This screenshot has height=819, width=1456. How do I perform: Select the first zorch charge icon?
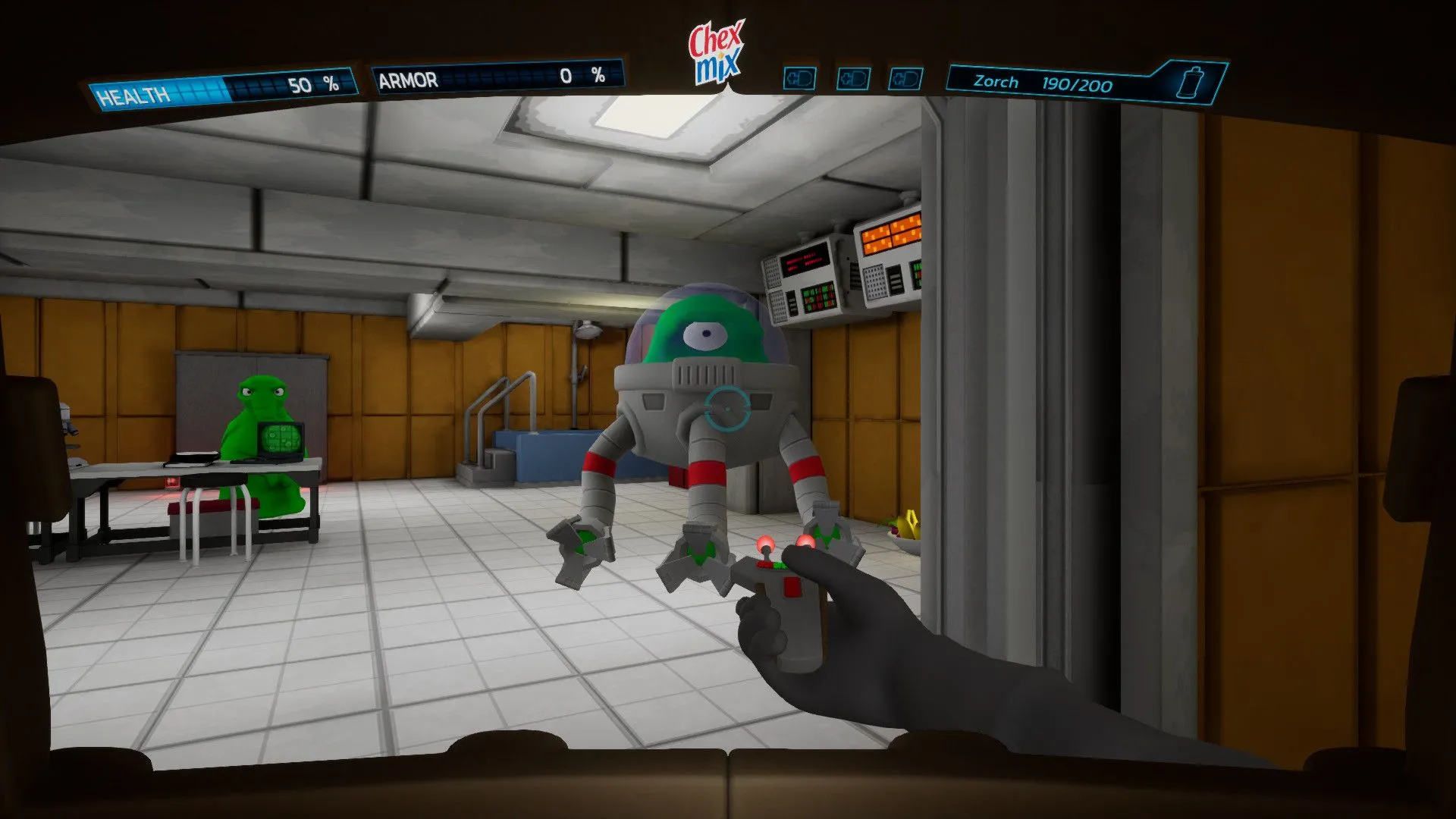click(x=800, y=78)
